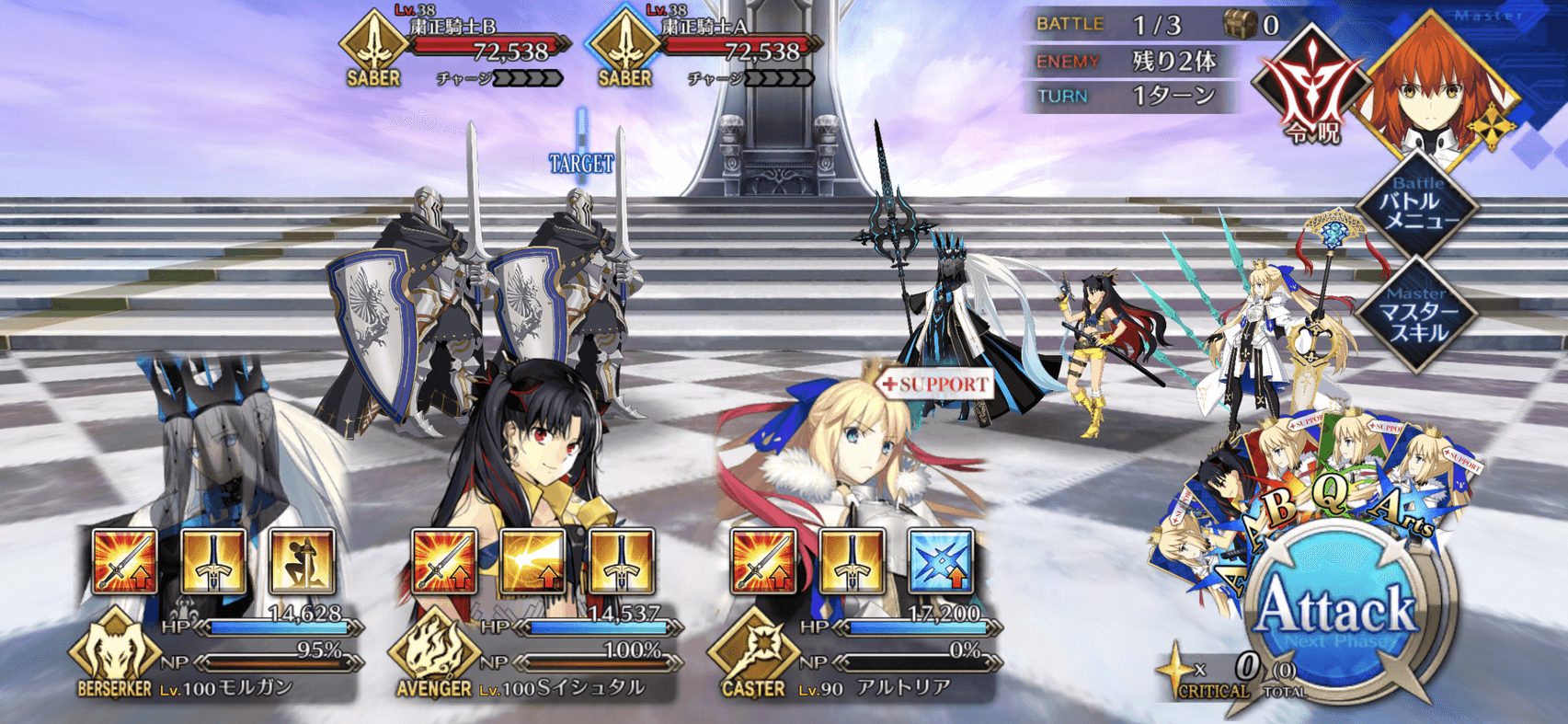Viewport: 1568px width, 724px height.
Task: Use Morgan's sword with red arrow skill
Action: pos(125,561)
